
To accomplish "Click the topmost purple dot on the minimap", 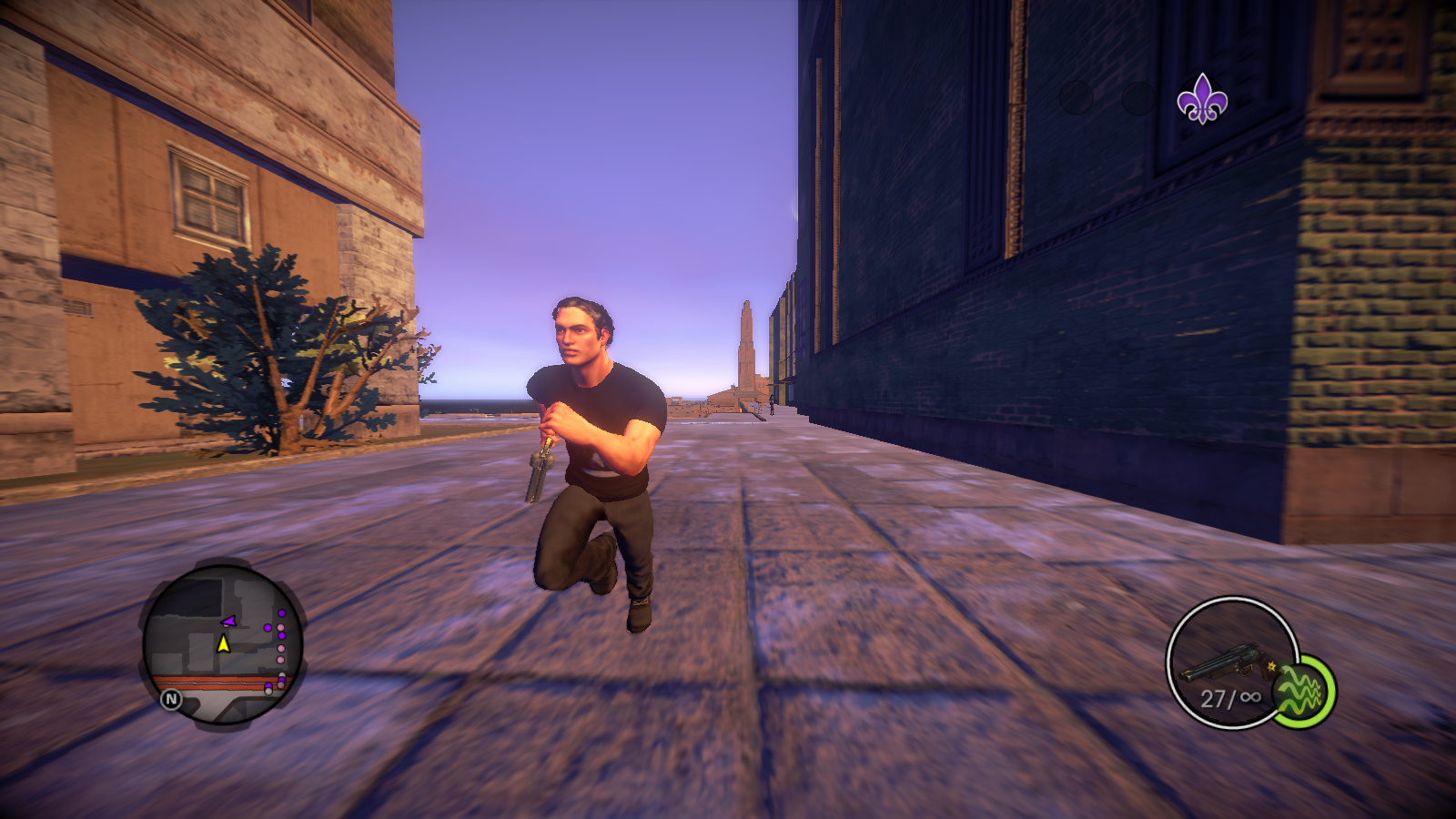I will pyautogui.click(x=282, y=613).
